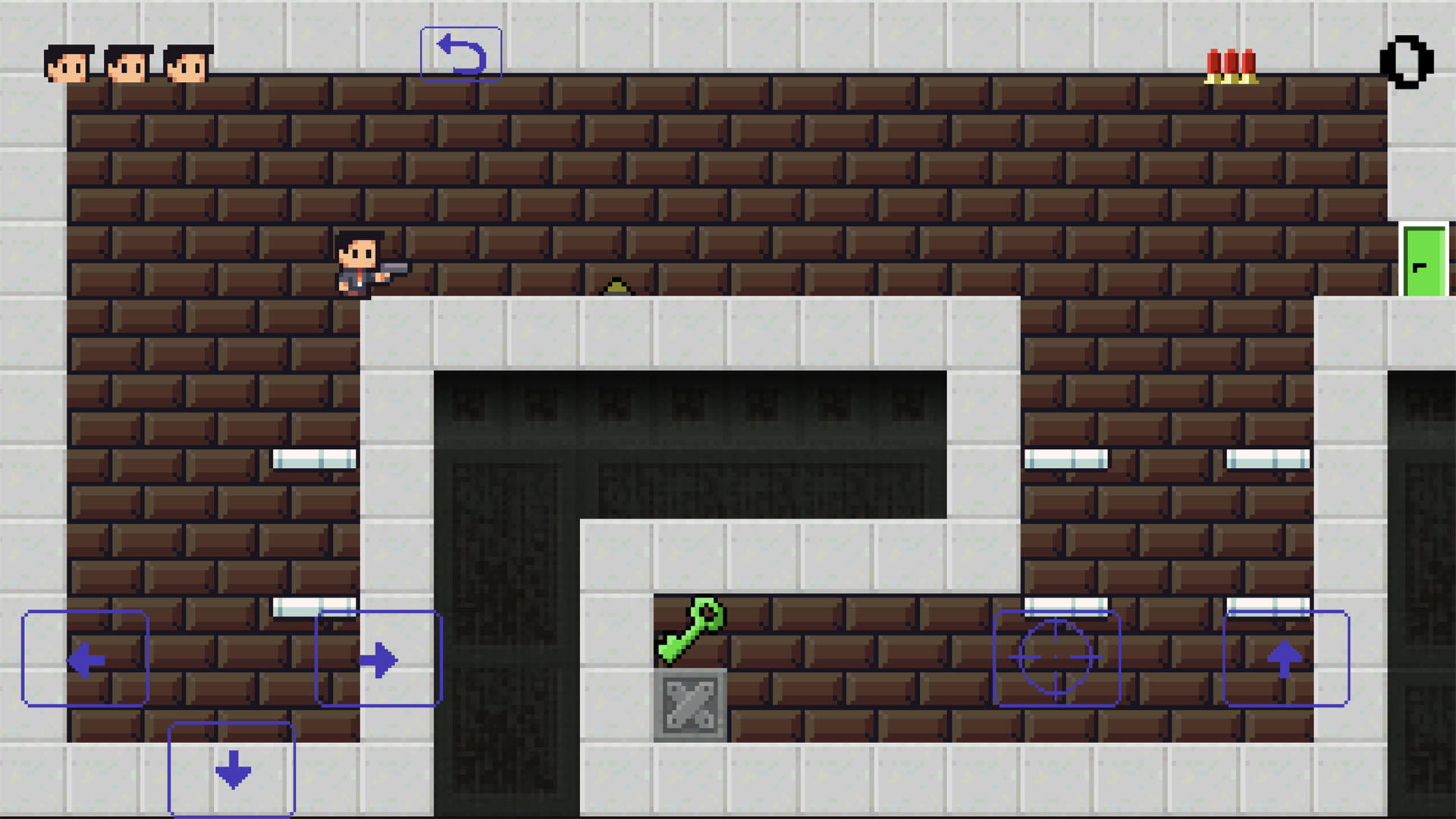1456x819 pixels.
Task: Tap the third life head icon
Action: 184,62
